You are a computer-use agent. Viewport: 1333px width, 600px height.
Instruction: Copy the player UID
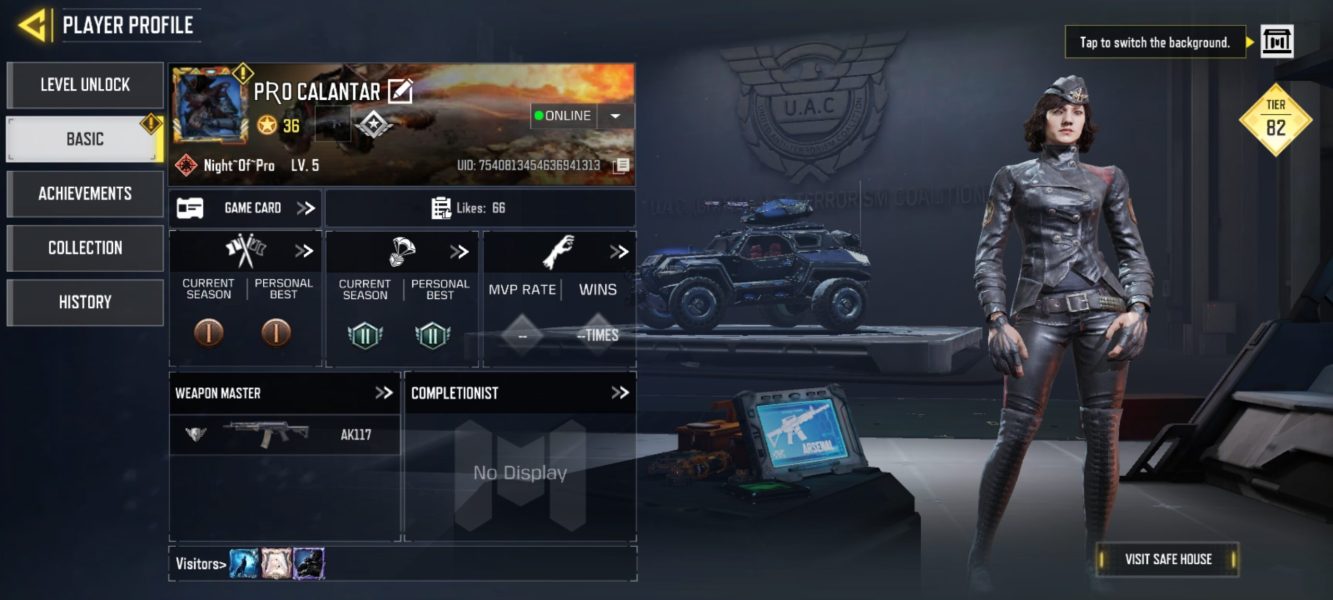tap(621, 165)
